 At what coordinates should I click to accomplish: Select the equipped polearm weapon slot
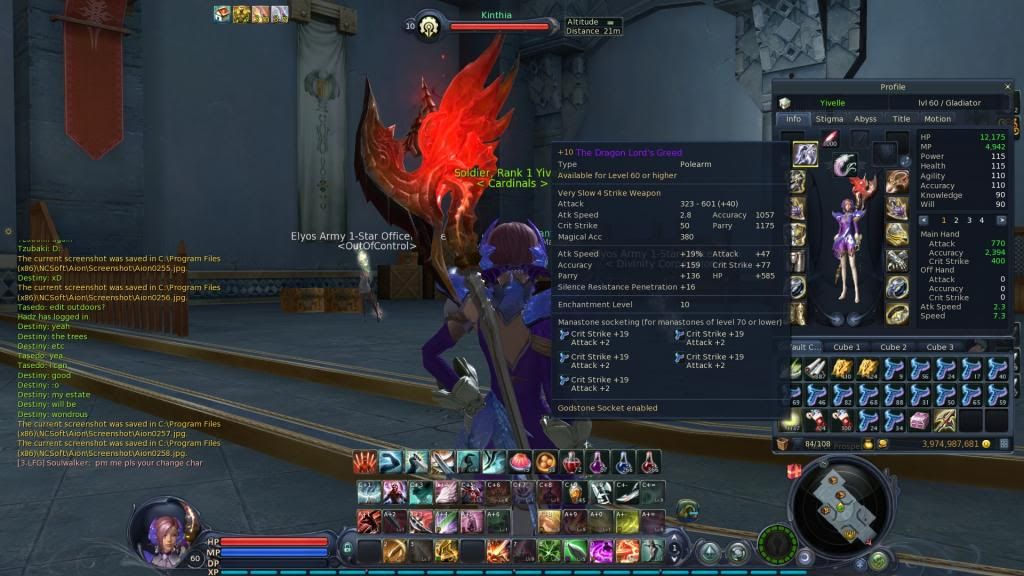[x=805, y=154]
